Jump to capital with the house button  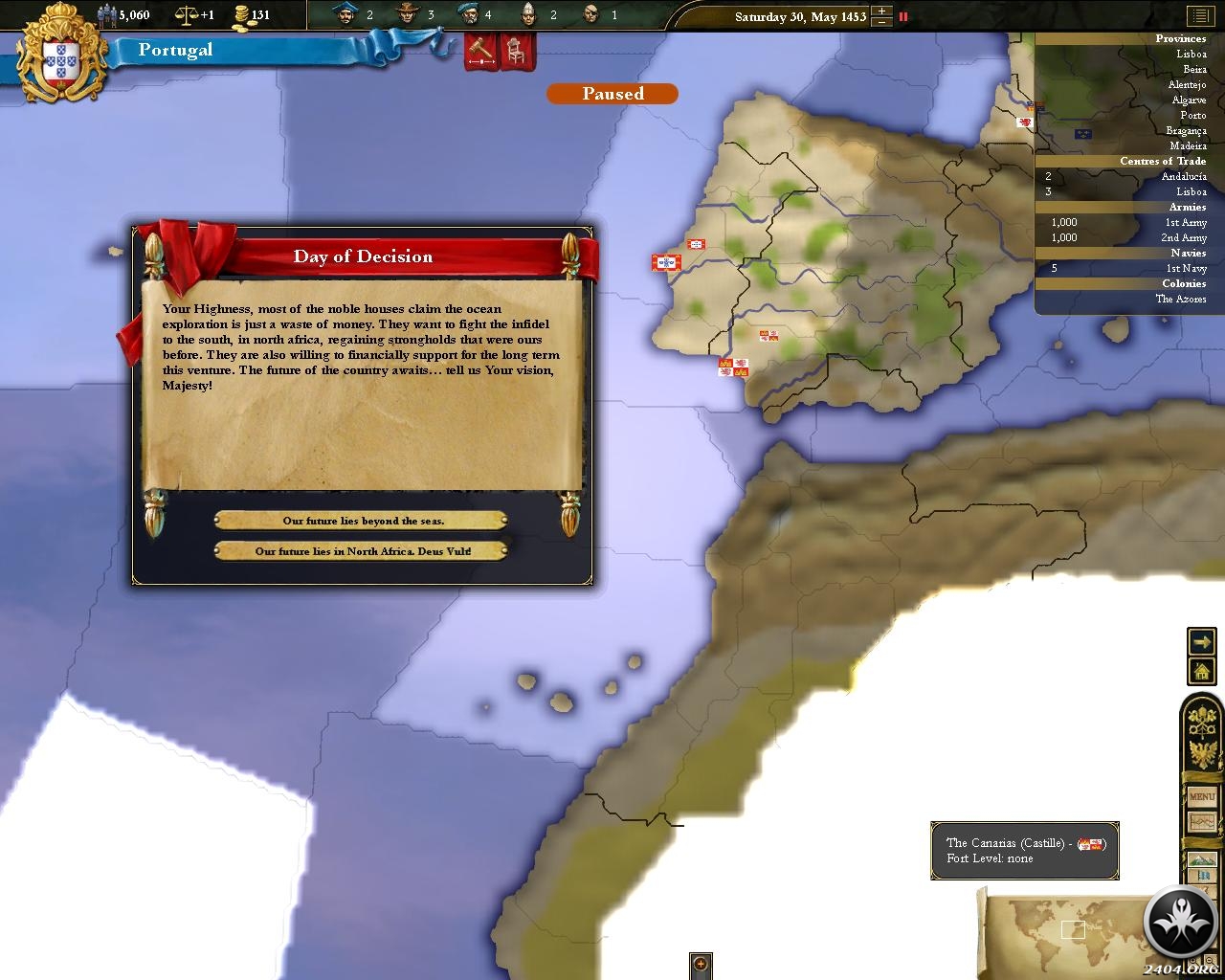1201,671
